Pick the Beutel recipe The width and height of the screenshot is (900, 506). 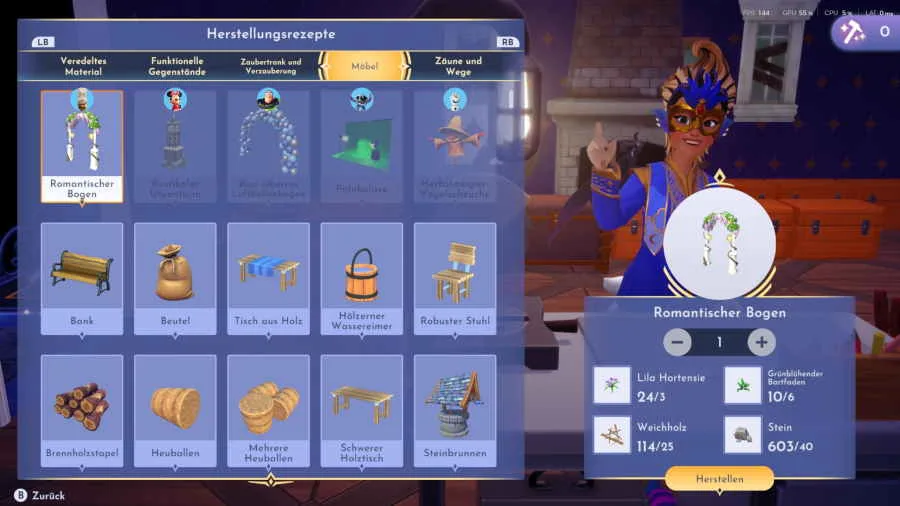(175, 278)
